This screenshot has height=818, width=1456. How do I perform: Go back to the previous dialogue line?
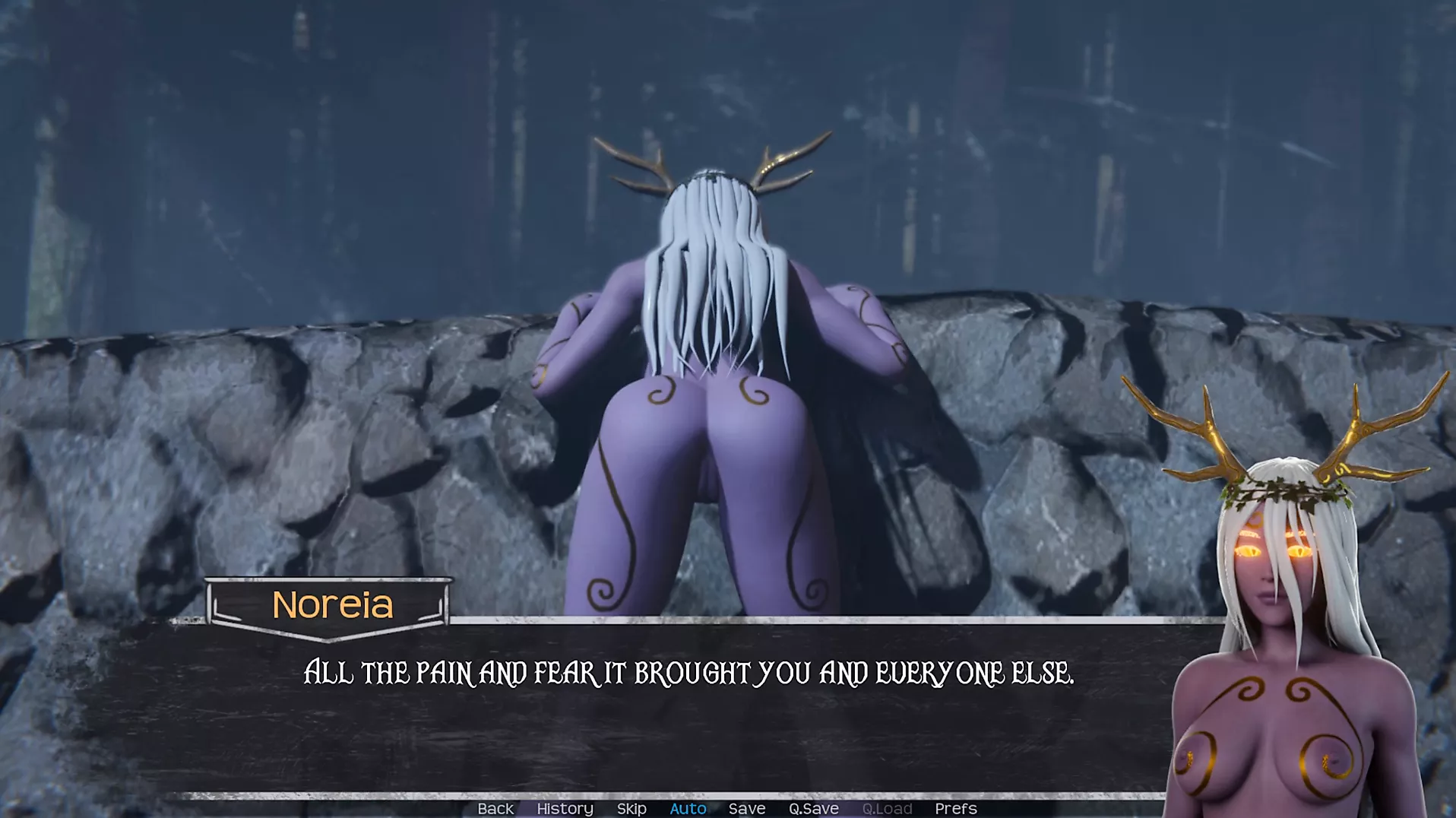[495, 809]
